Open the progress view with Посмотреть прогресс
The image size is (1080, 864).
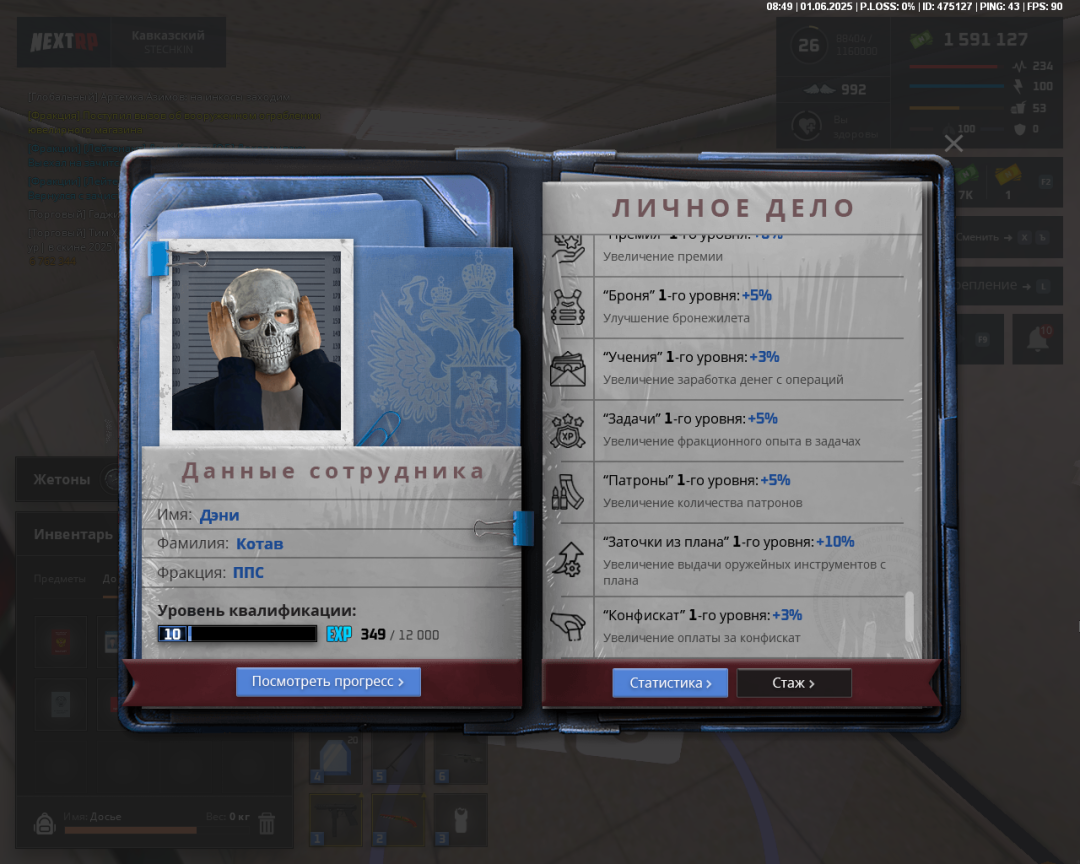(x=328, y=682)
